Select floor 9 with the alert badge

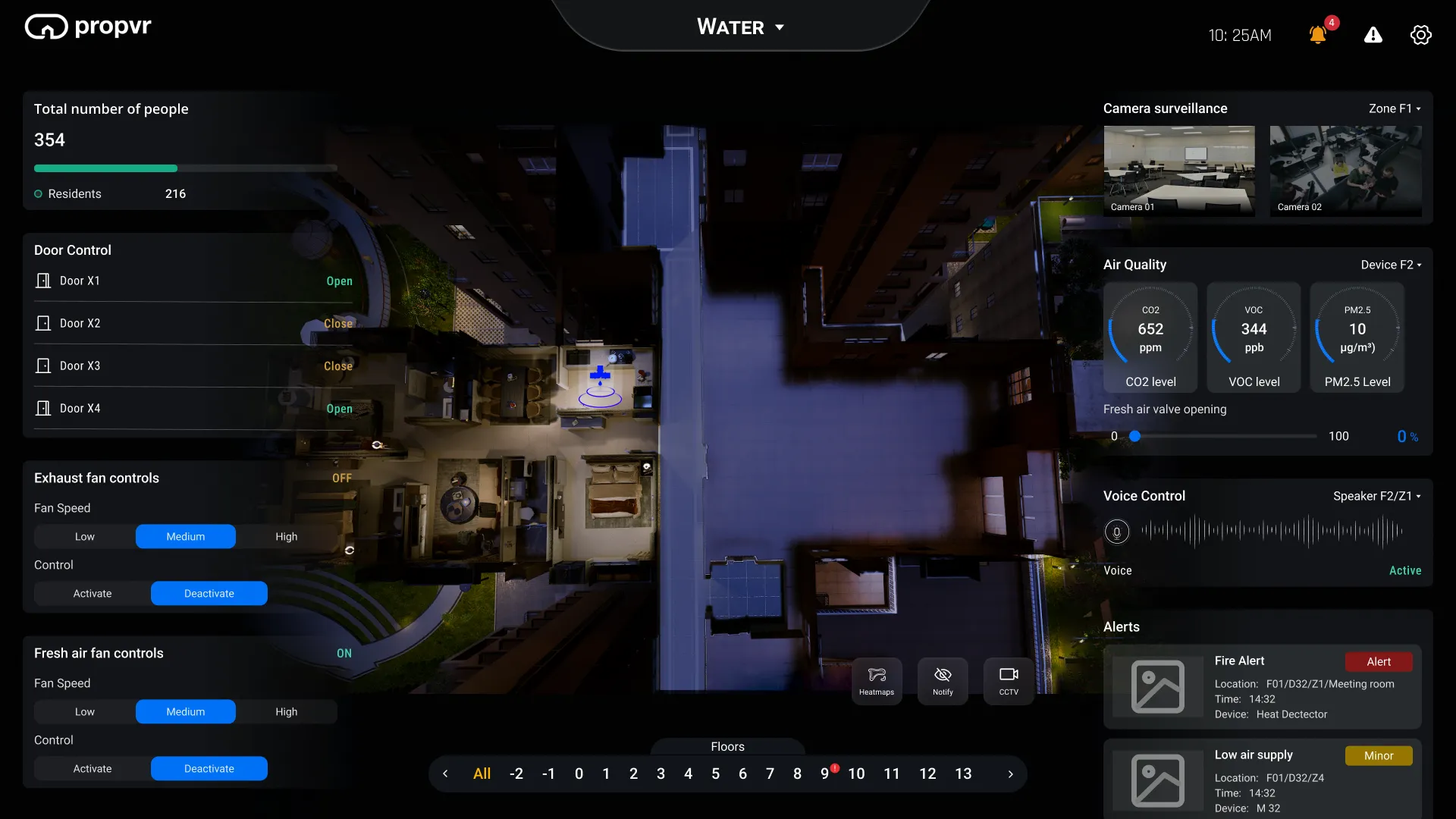825,773
